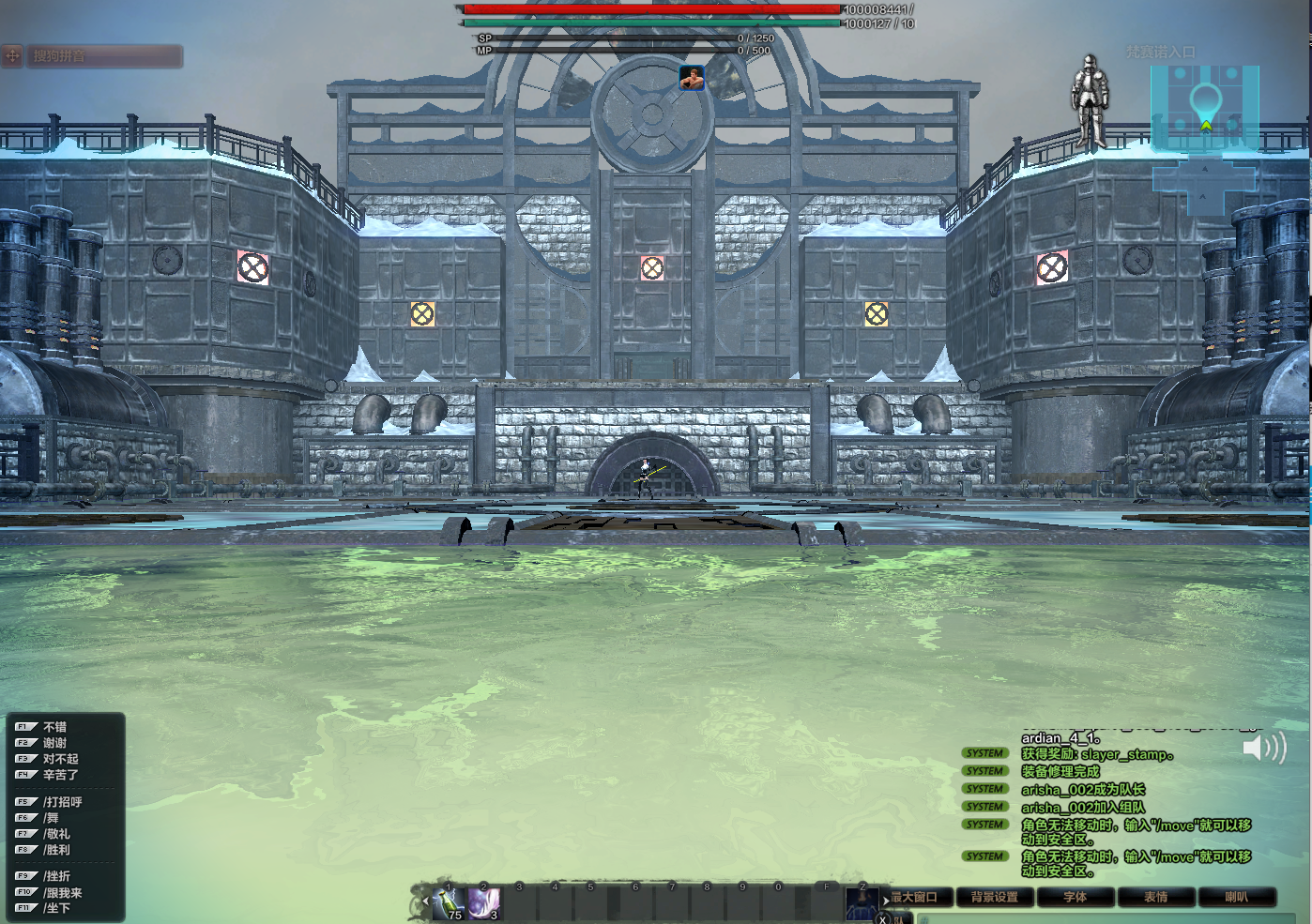Open the 表情 emote menu

[x=1156, y=898]
